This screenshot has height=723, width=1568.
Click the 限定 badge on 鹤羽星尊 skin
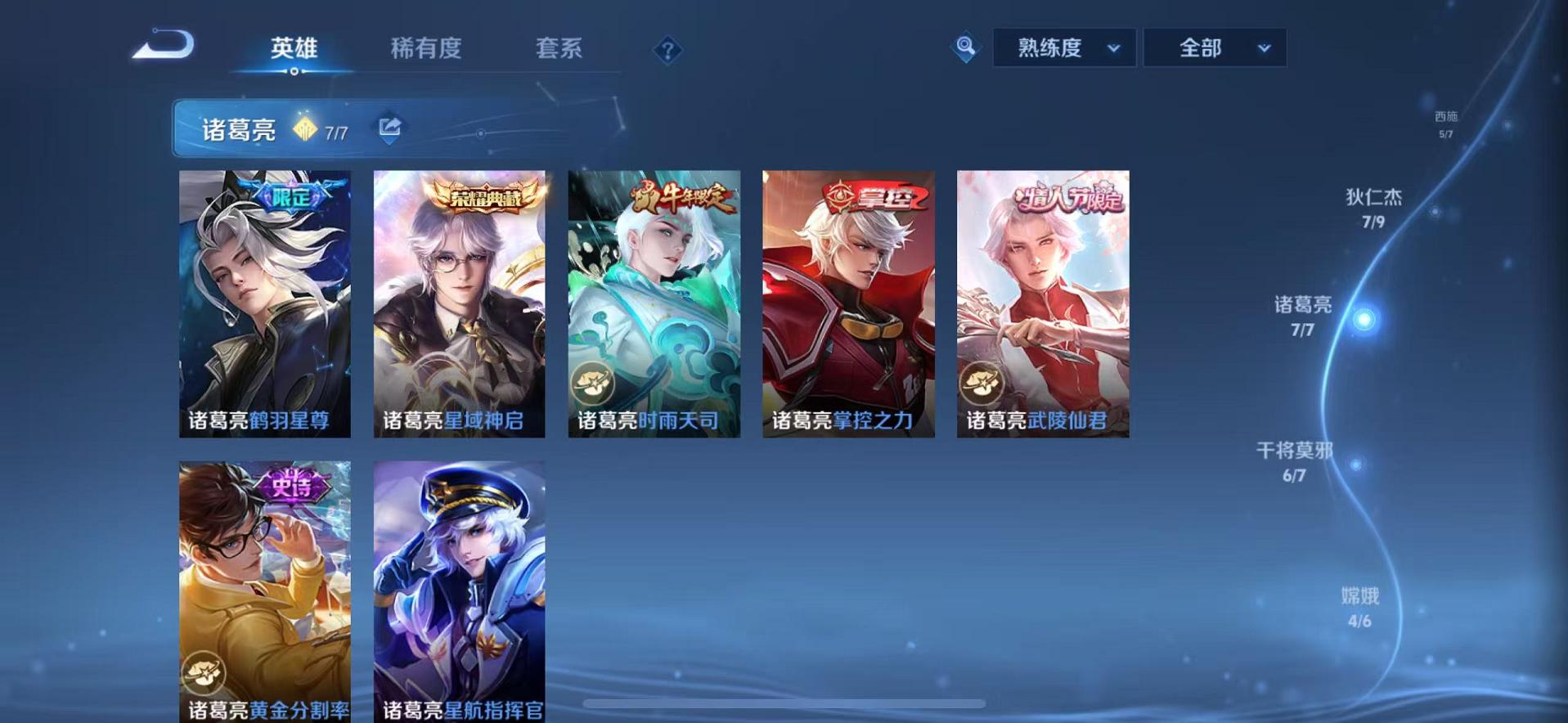pos(291,195)
